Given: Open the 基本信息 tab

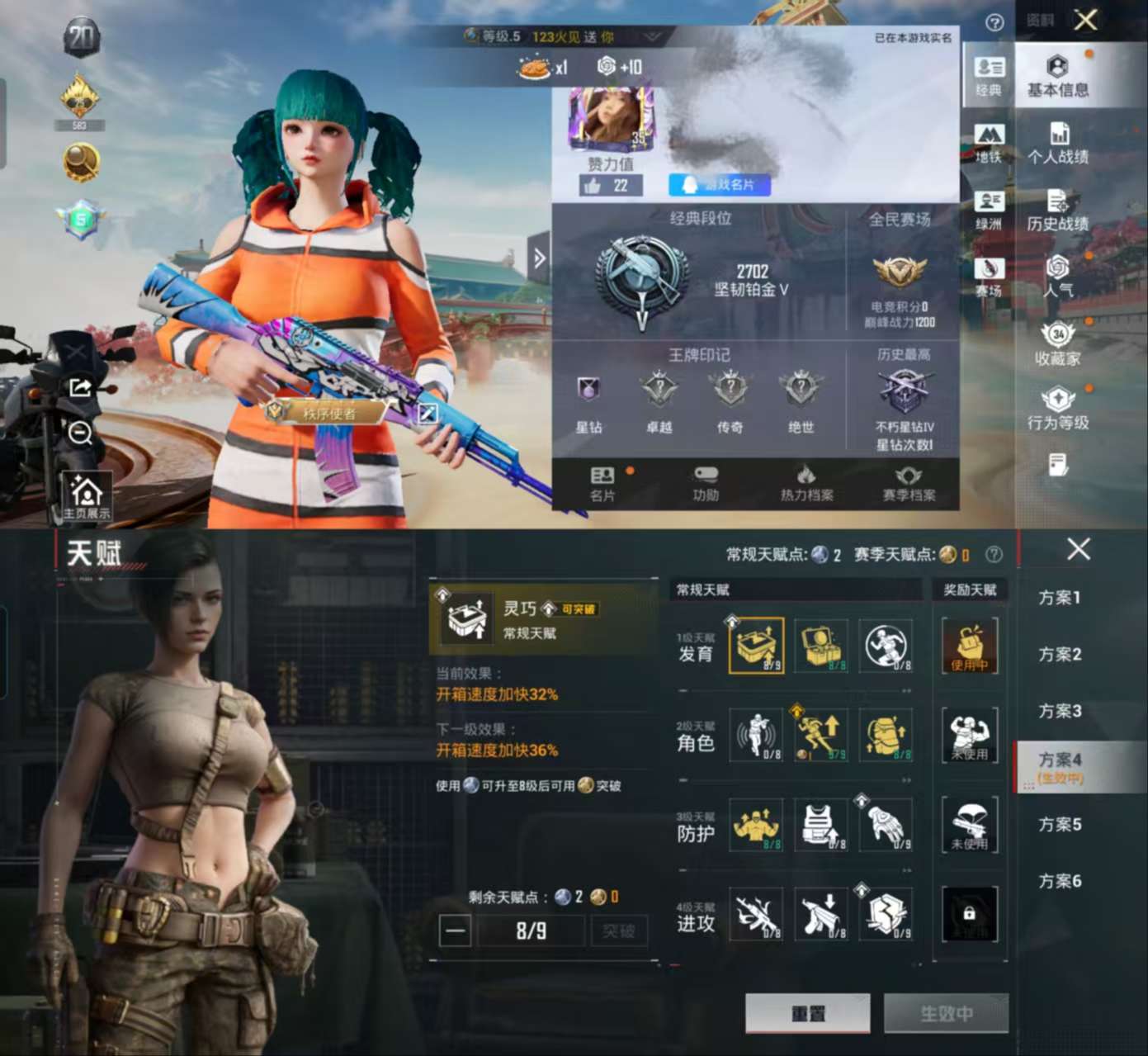Looking at the screenshot, I should pos(1057,77).
